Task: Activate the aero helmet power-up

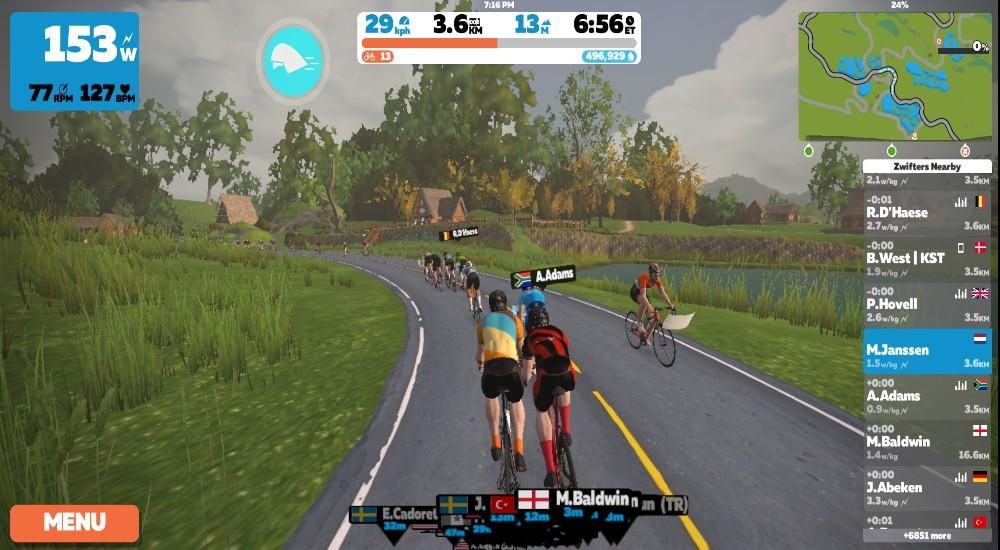Action: (291, 60)
